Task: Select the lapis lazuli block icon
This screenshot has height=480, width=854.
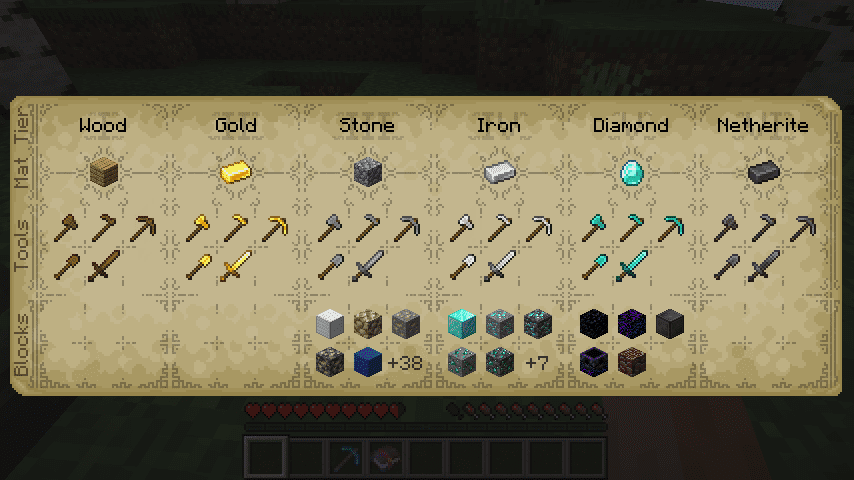Action: tap(367, 361)
